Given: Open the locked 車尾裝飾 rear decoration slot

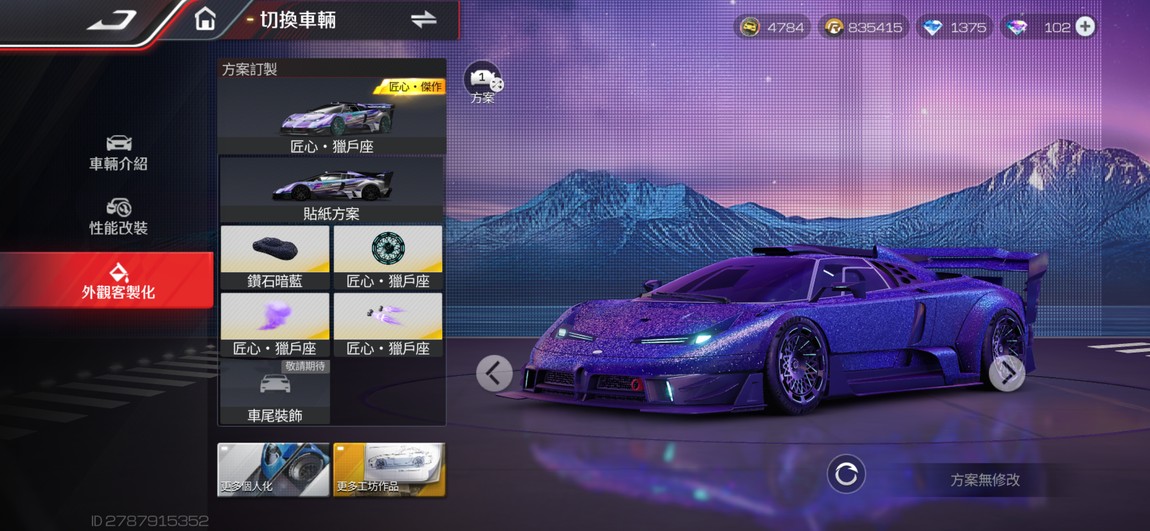Looking at the screenshot, I should (275, 392).
